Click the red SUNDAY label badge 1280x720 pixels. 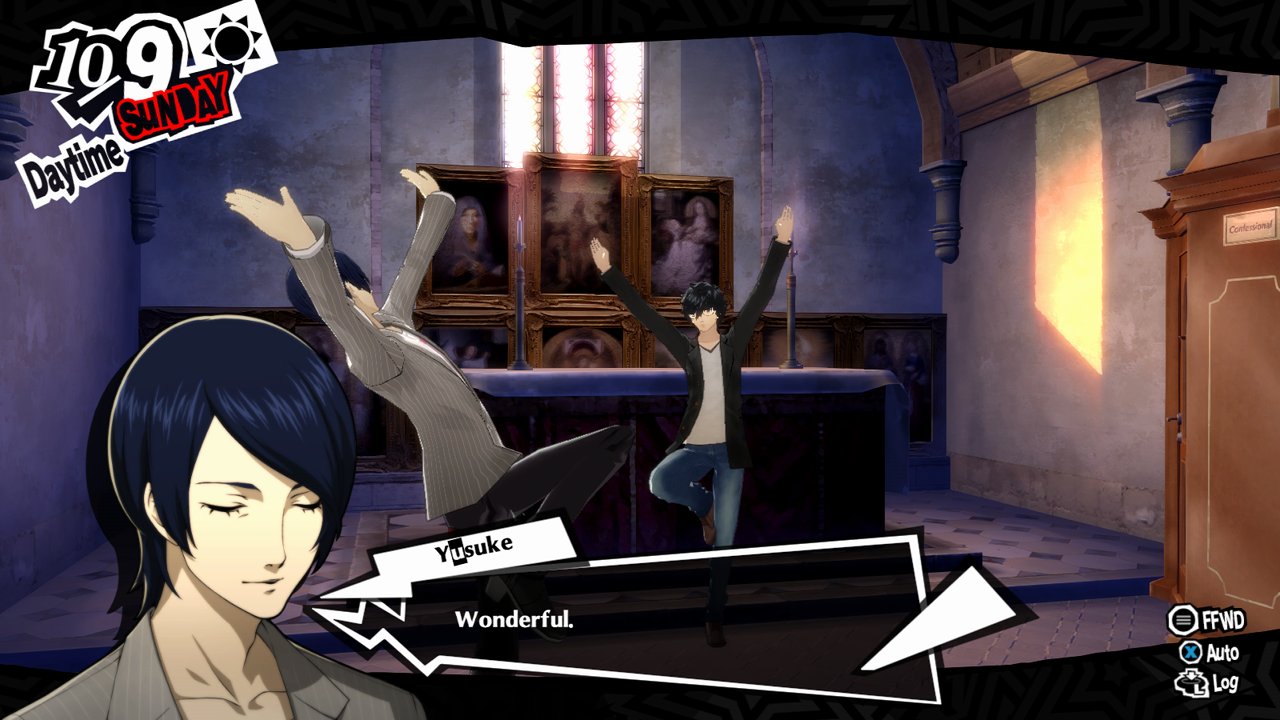click(x=176, y=110)
